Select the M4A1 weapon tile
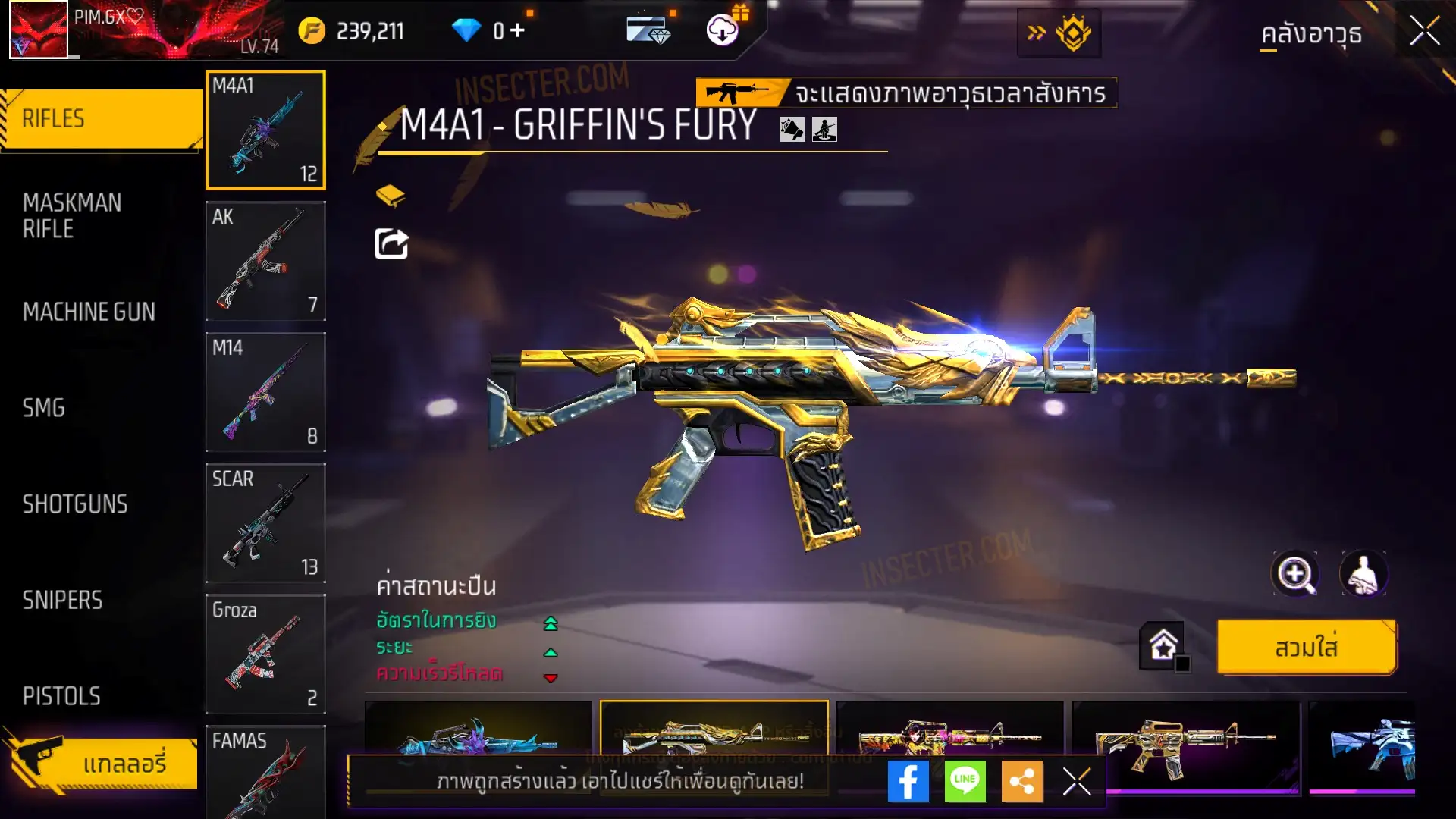The width and height of the screenshot is (1456, 819). 265,130
